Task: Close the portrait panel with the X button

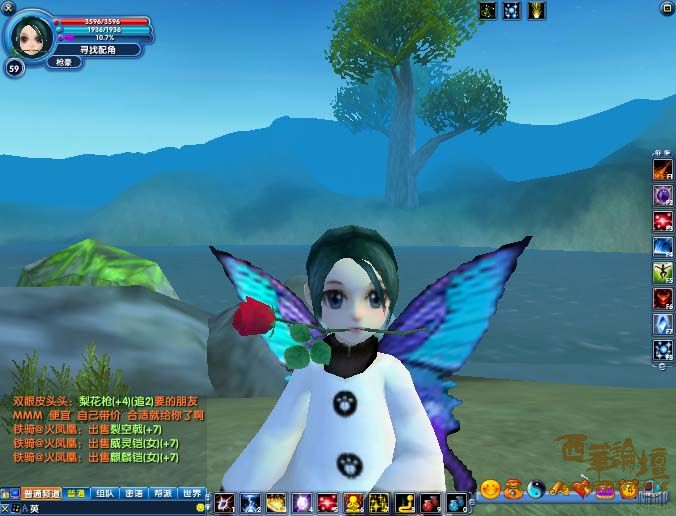Action: [x=9, y=8]
